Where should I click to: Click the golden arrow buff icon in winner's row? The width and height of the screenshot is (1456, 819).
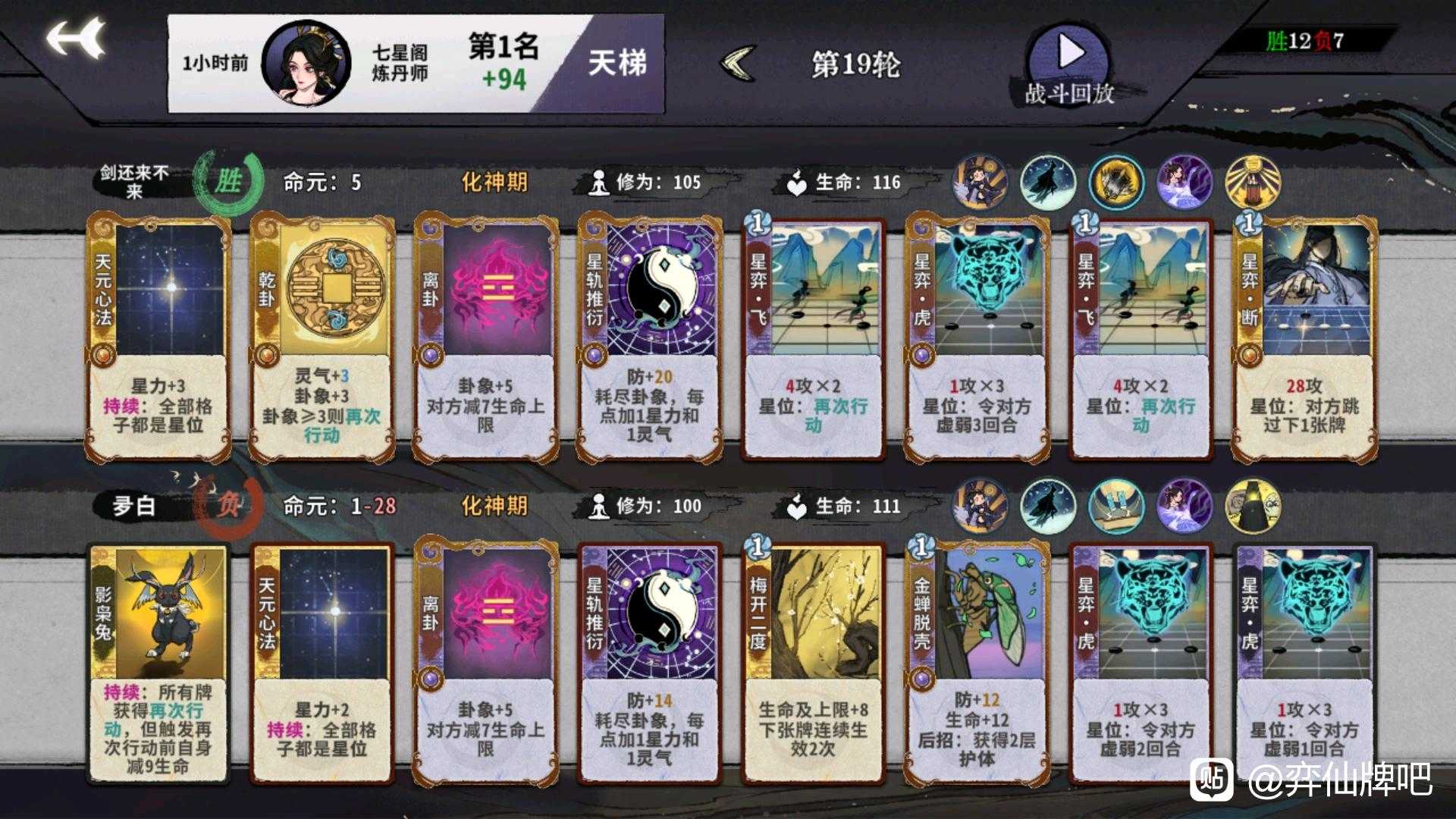click(1116, 182)
